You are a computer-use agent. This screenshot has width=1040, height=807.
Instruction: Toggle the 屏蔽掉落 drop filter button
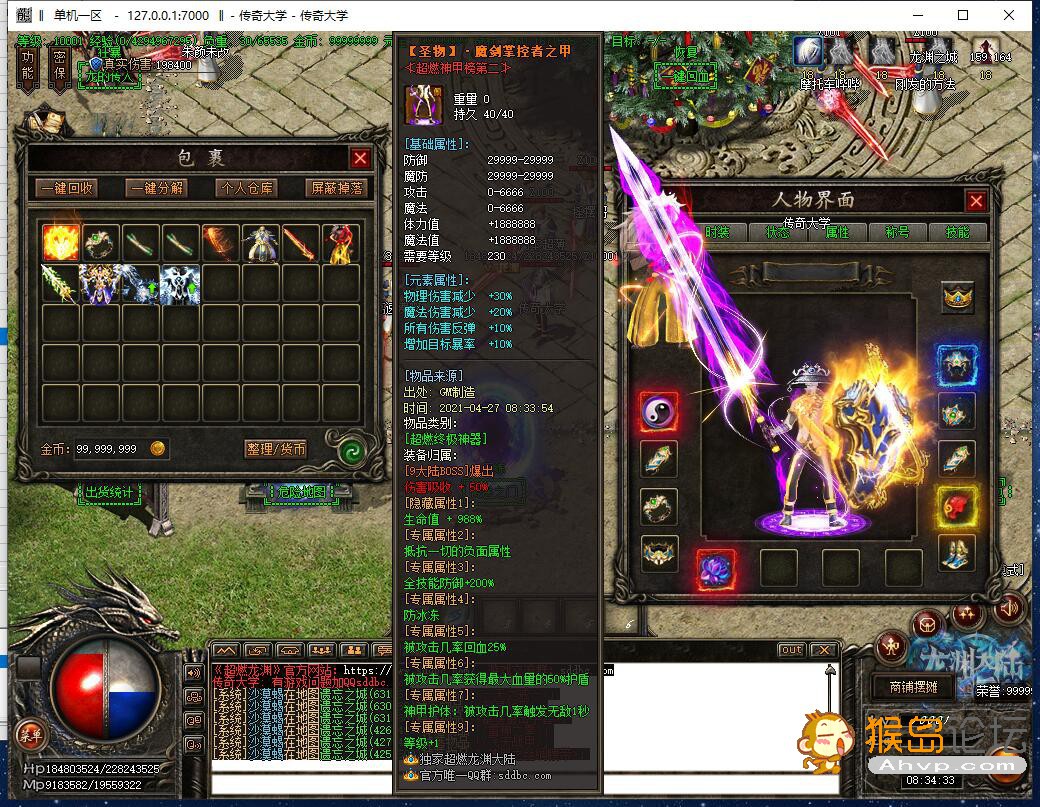point(337,188)
